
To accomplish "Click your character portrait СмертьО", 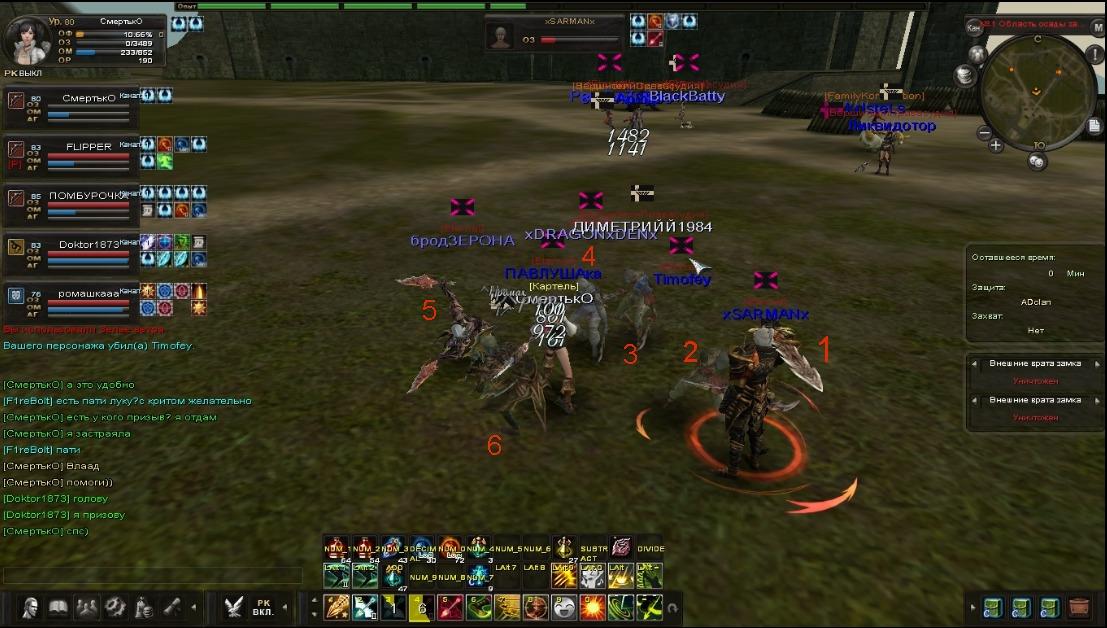I will [27, 39].
